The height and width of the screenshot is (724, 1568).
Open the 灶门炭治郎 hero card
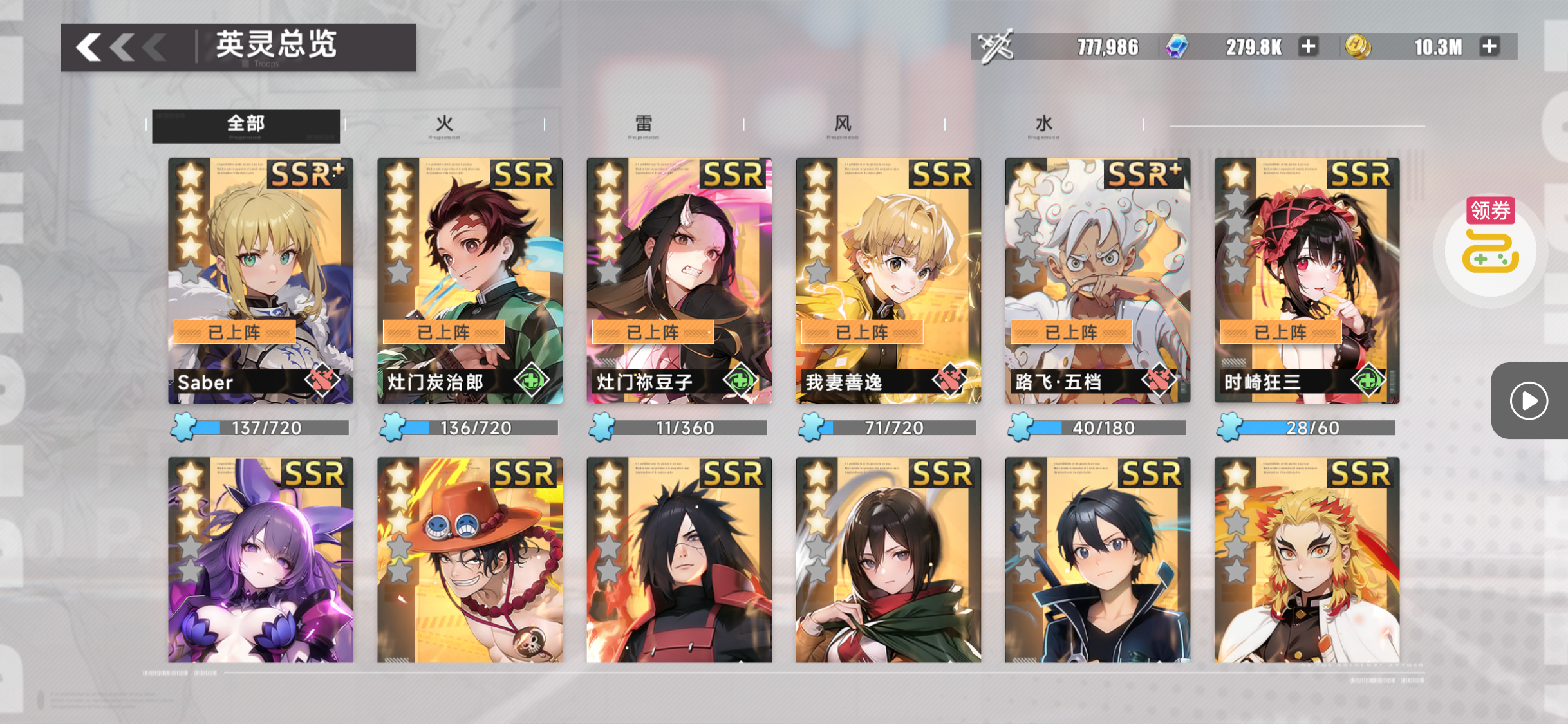click(x=470, y=281)
